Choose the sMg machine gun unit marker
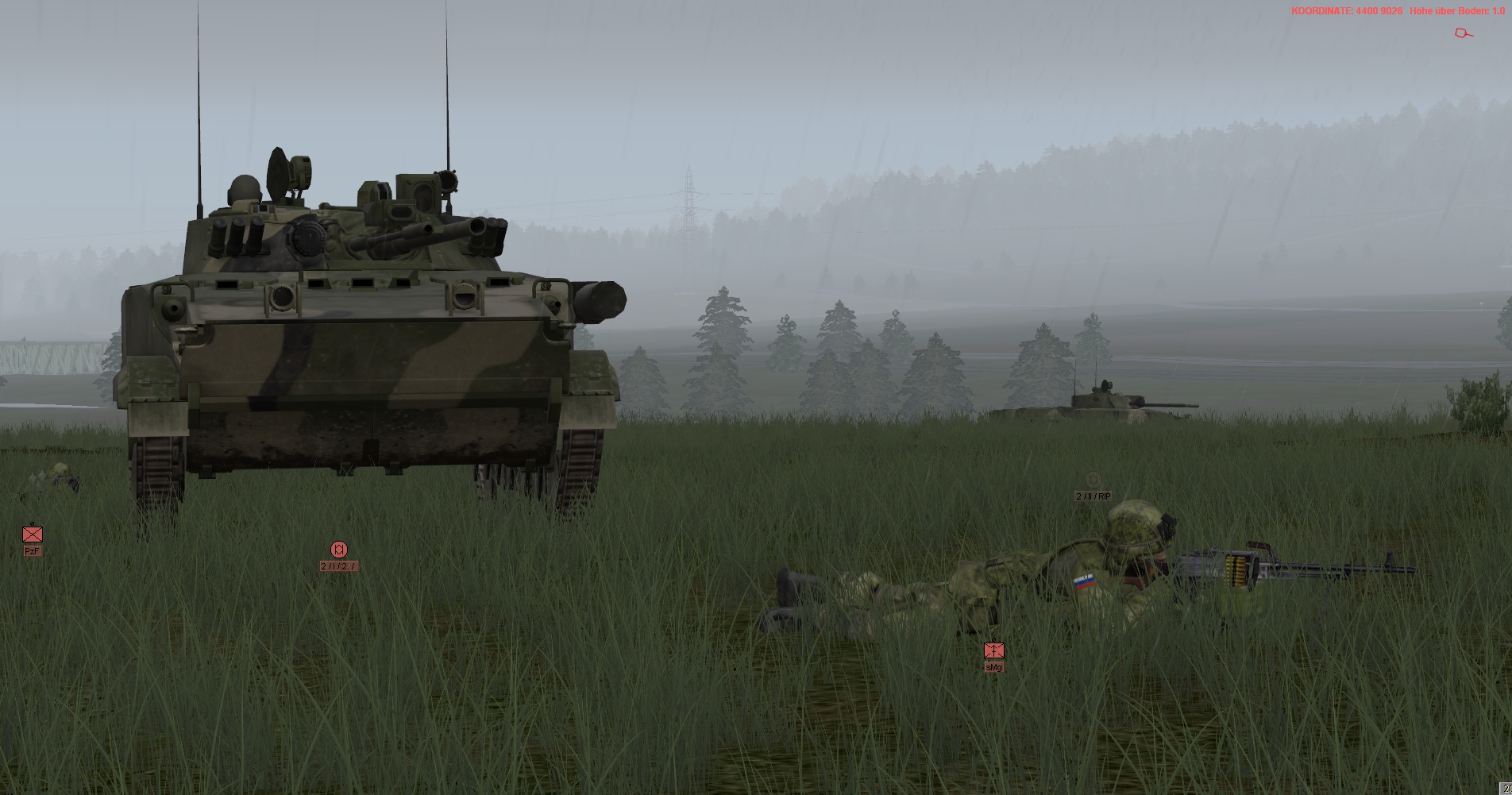This screenshot has width=1512, height=795. click(993, 651)
